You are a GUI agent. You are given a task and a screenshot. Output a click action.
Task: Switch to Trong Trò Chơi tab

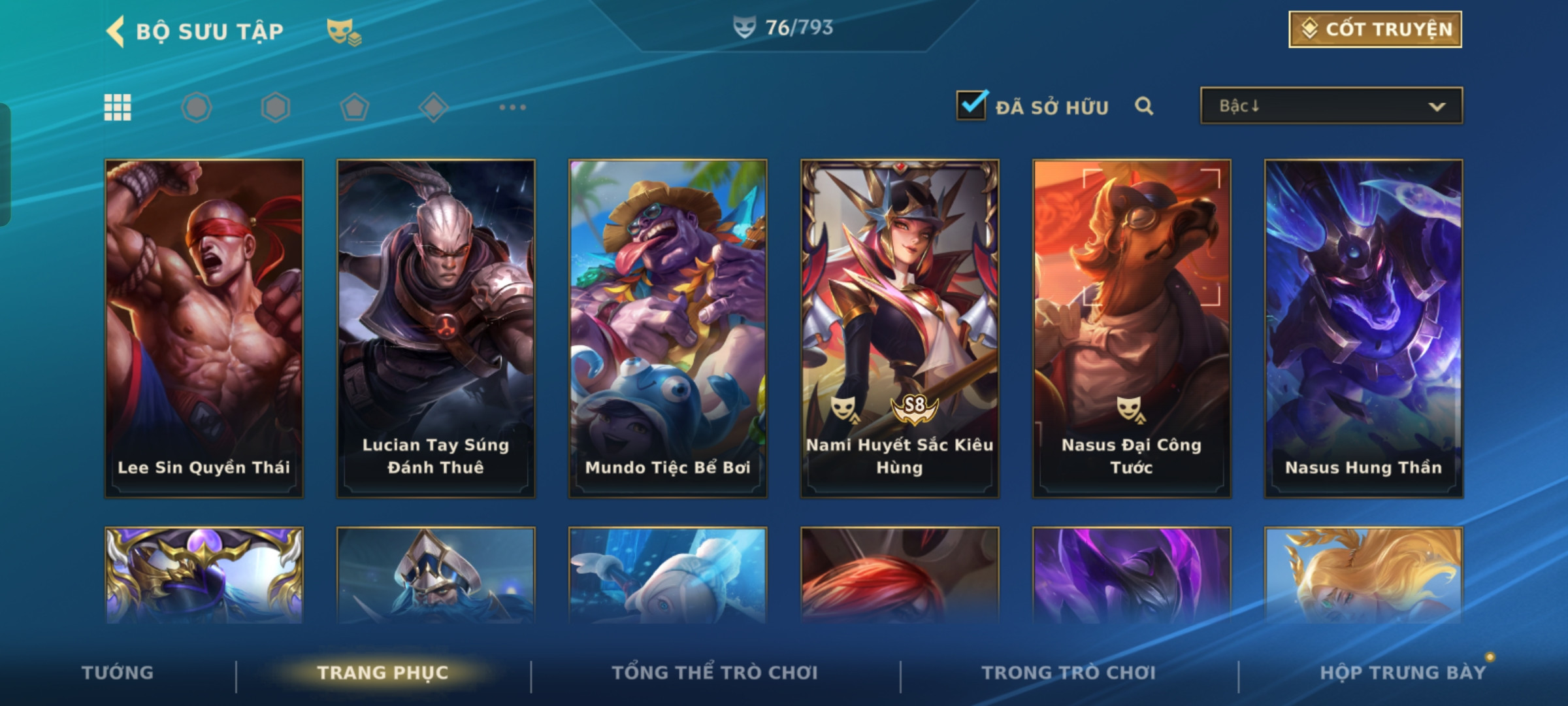(x=1068, y=673)
